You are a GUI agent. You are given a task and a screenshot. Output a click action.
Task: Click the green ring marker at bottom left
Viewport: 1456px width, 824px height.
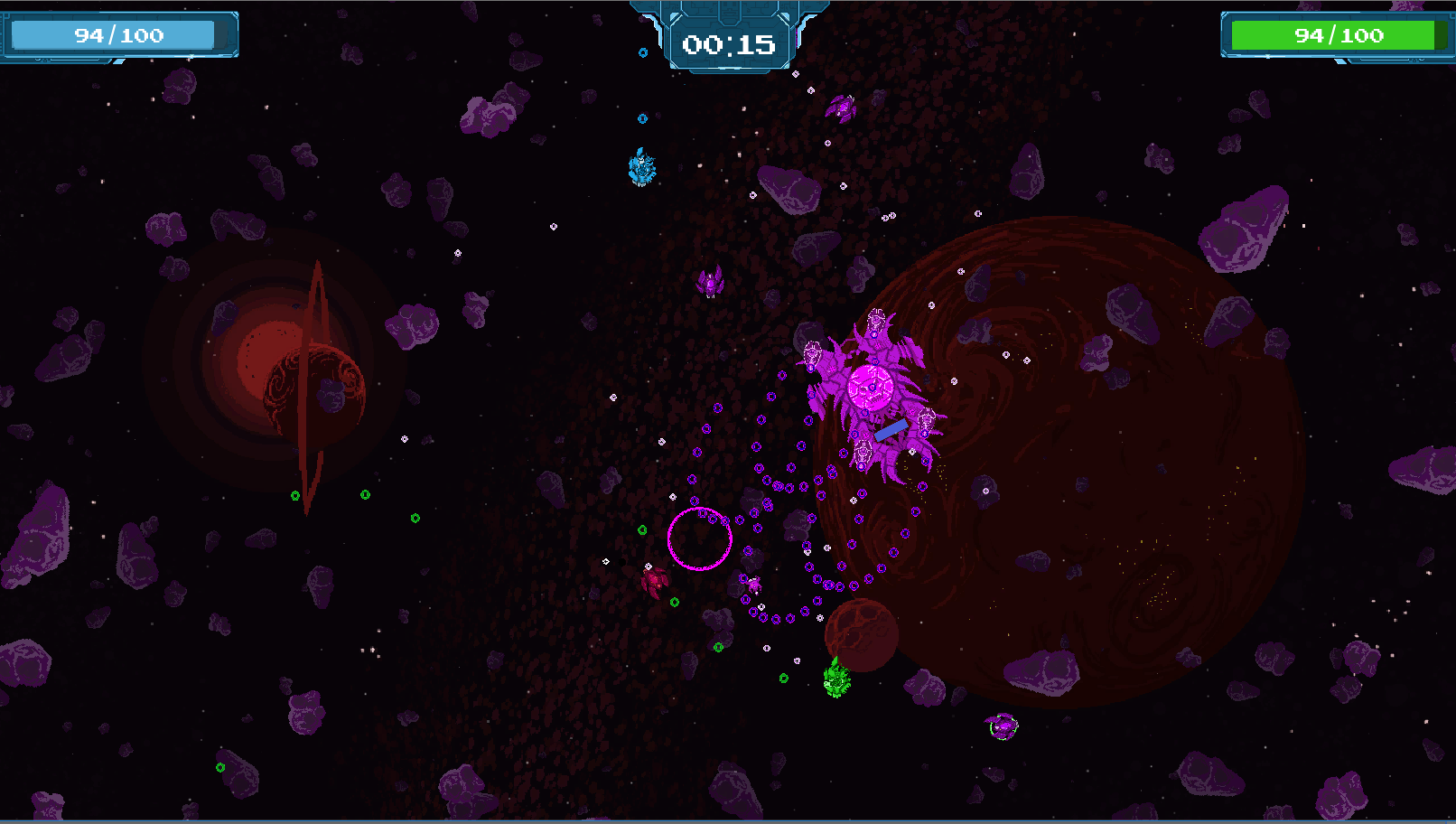point(218,768)
